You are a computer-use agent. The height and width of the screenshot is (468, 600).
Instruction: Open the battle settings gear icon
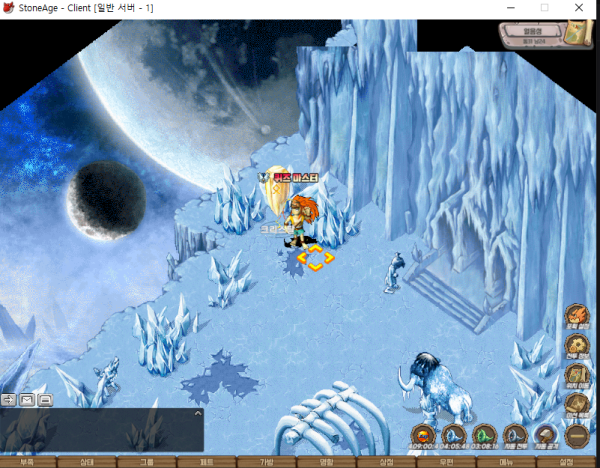(x=576, y=347)
